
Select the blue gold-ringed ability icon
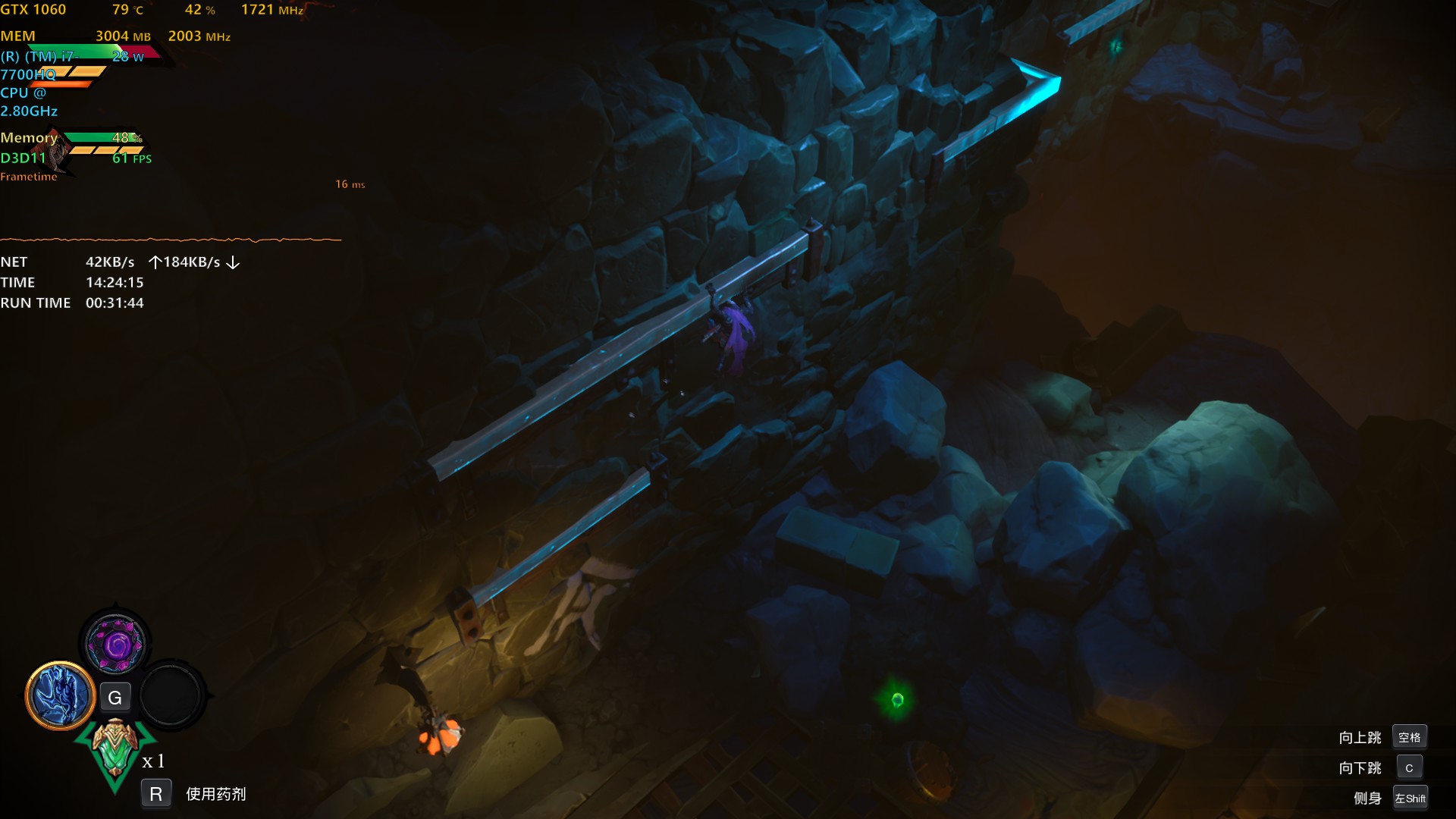coord(60,695)
